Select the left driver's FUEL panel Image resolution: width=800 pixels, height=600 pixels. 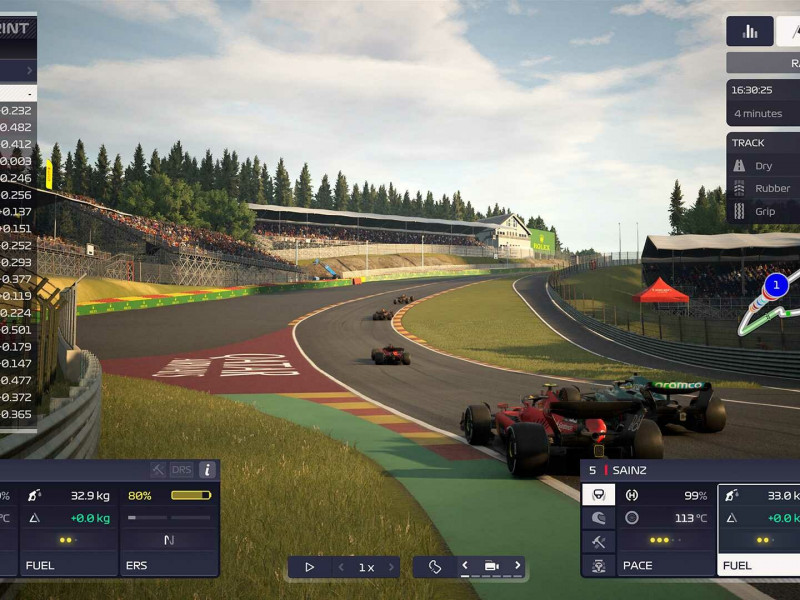point(69,531)
